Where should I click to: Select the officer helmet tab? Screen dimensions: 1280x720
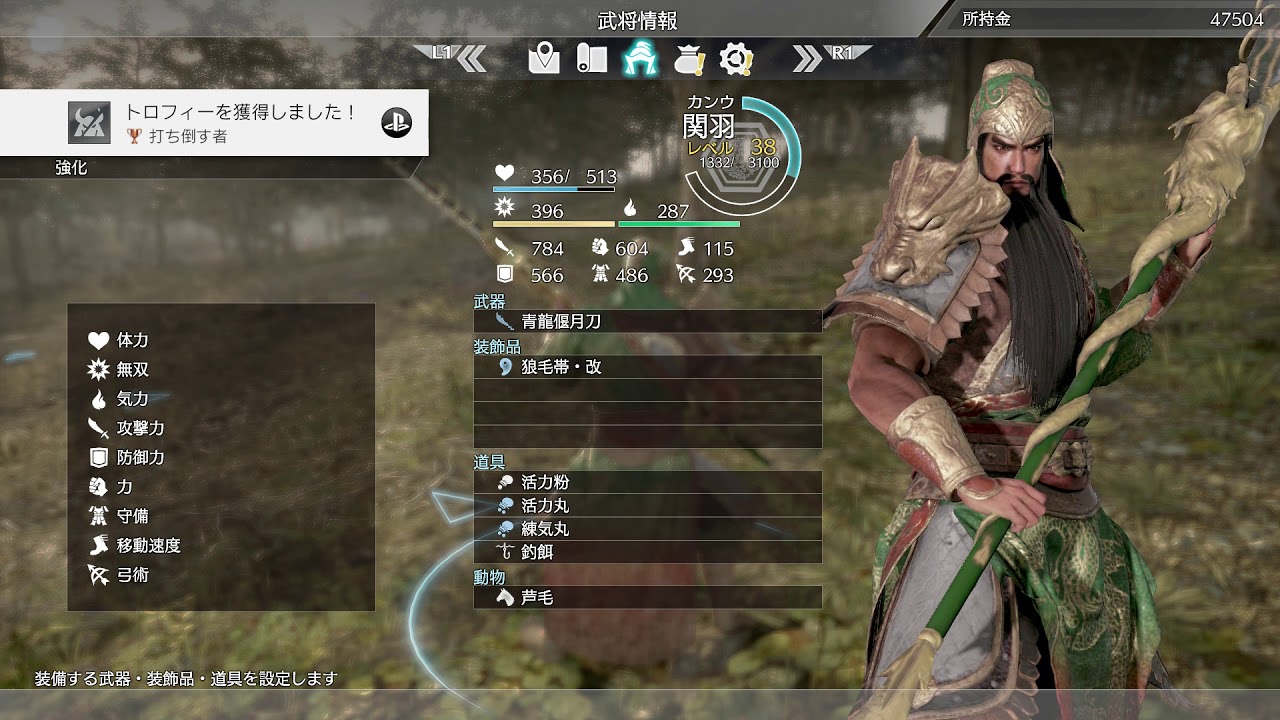(639, 59)
